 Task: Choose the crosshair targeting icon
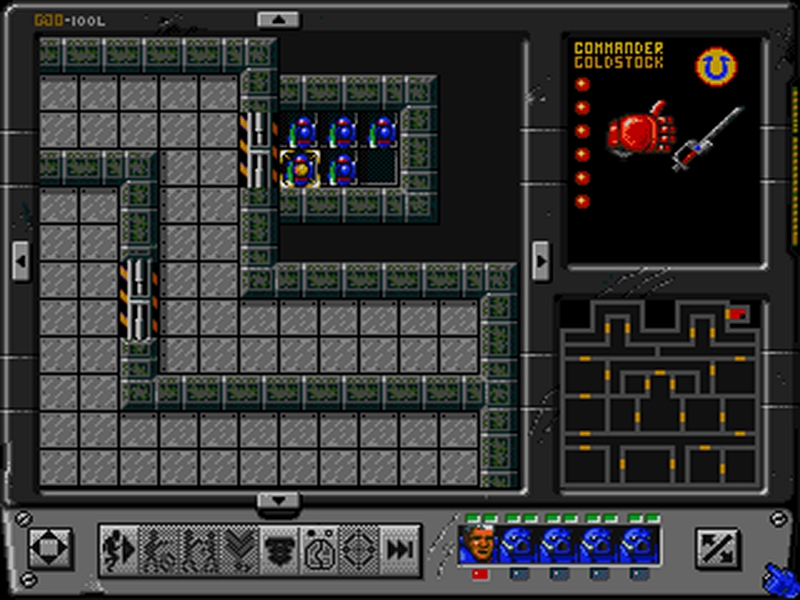coord(359,549)
